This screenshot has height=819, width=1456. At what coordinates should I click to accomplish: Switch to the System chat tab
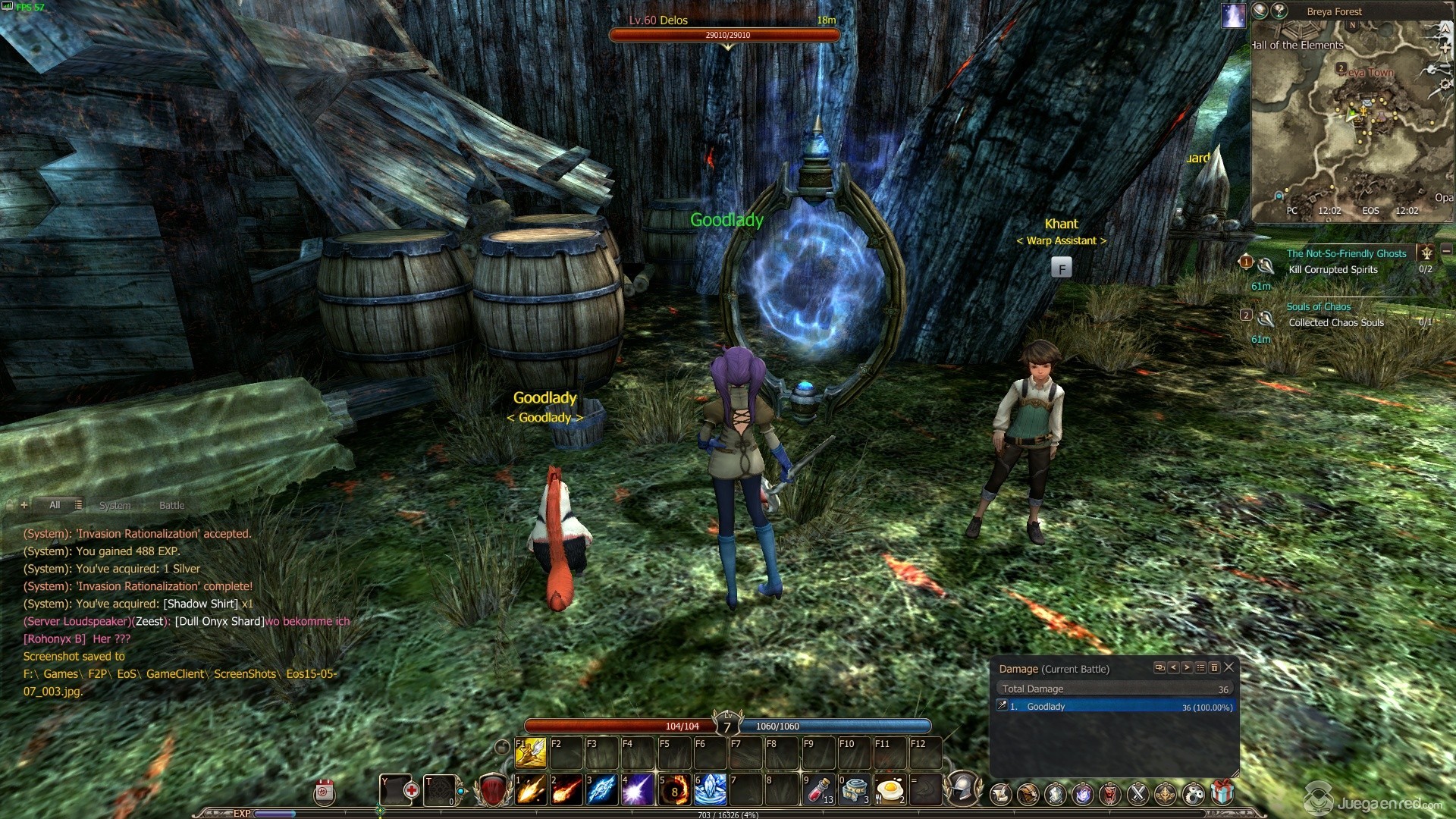[x=115, y=505]
